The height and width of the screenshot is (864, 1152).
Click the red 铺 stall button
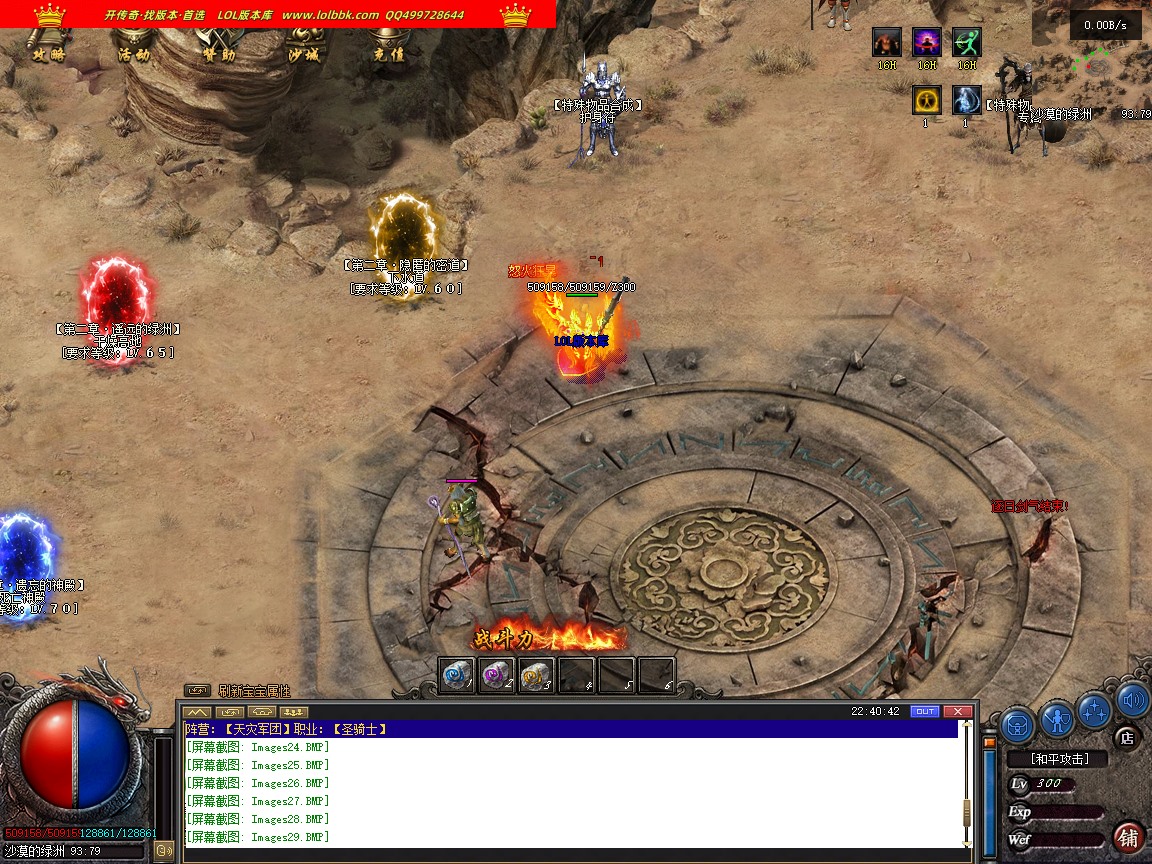(1128, 837)
